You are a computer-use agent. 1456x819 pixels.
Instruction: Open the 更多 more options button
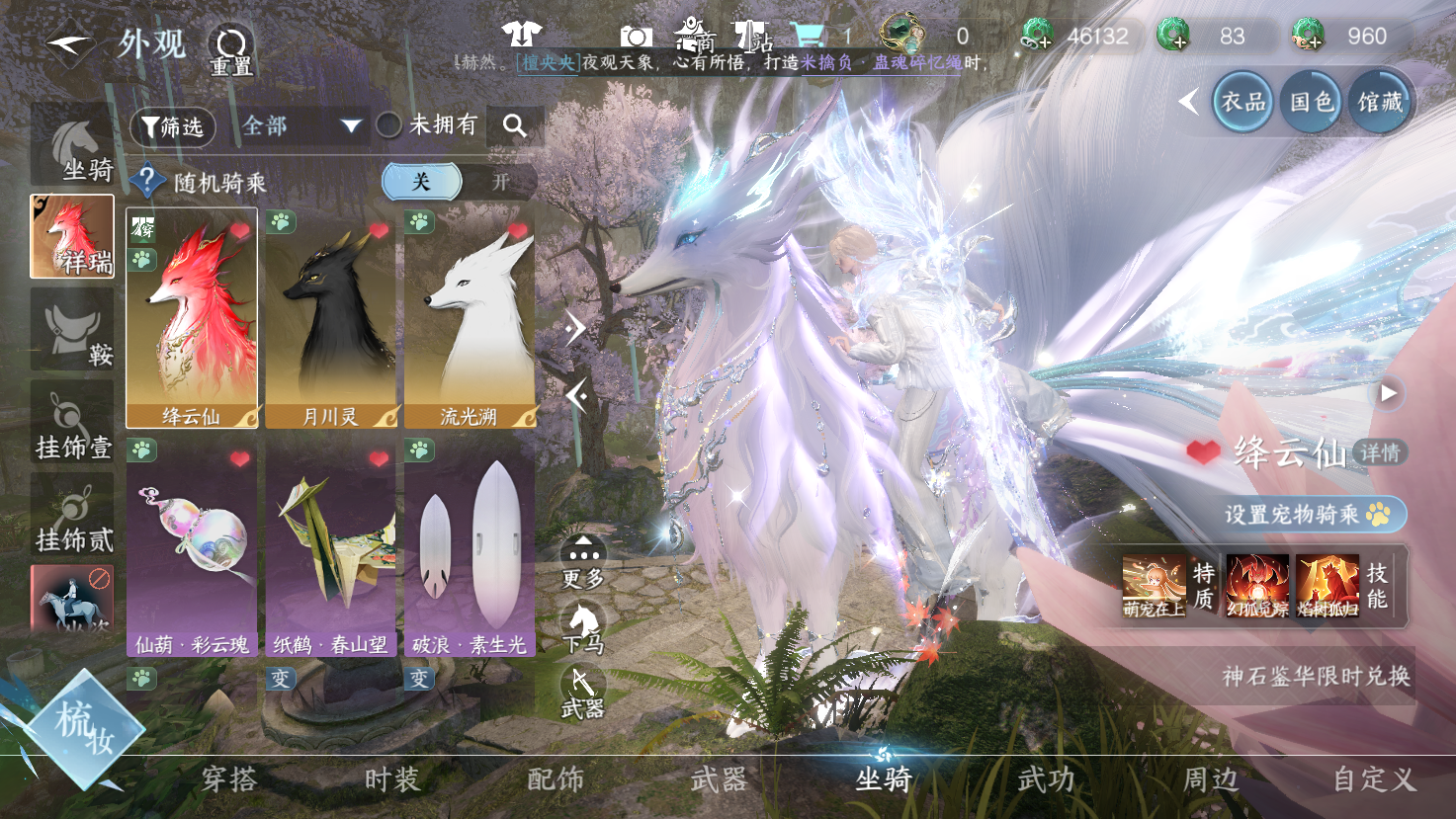[x=583, y=561]
